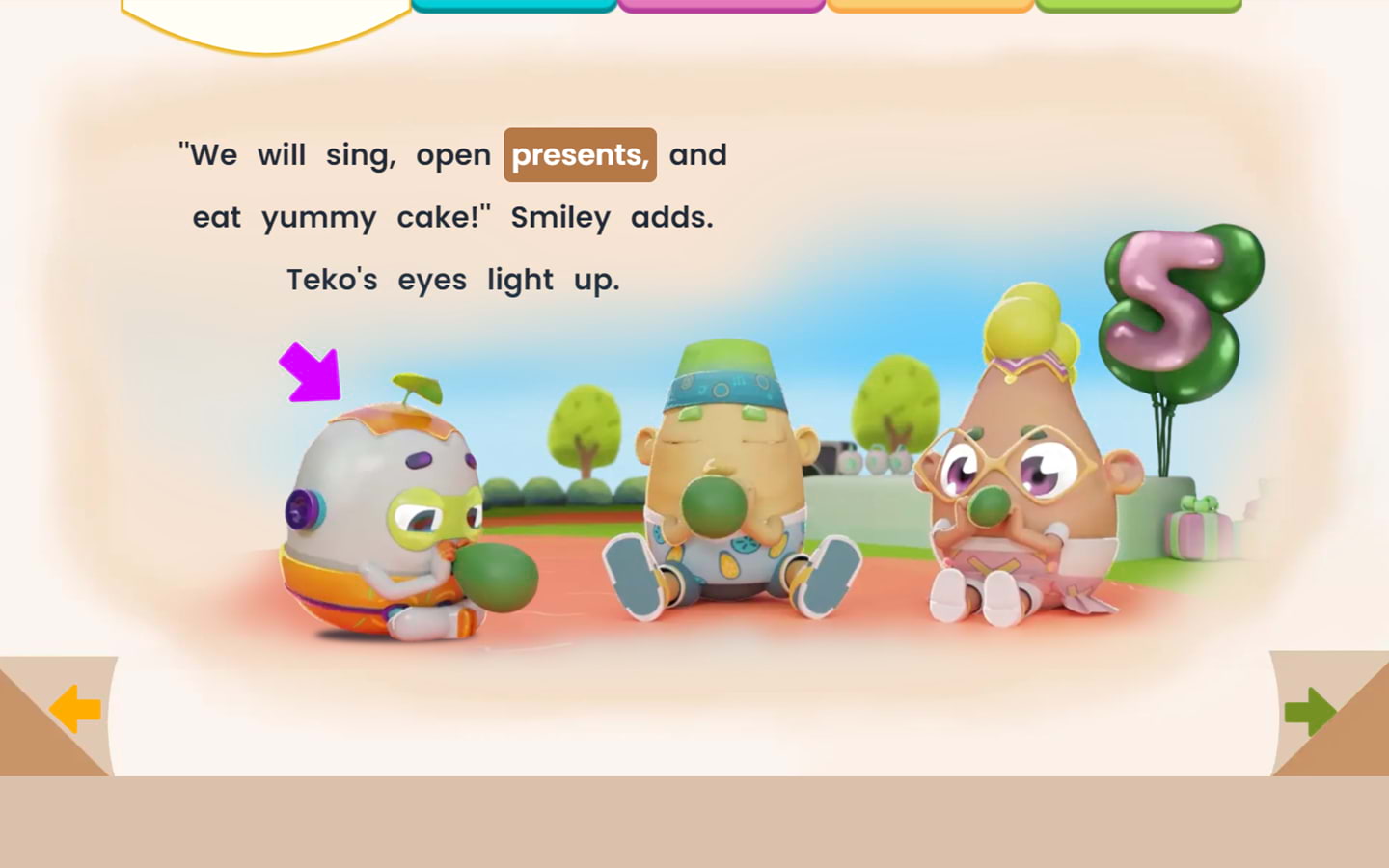
Task: Switch to the pink top tab
Action: point(722,6)
